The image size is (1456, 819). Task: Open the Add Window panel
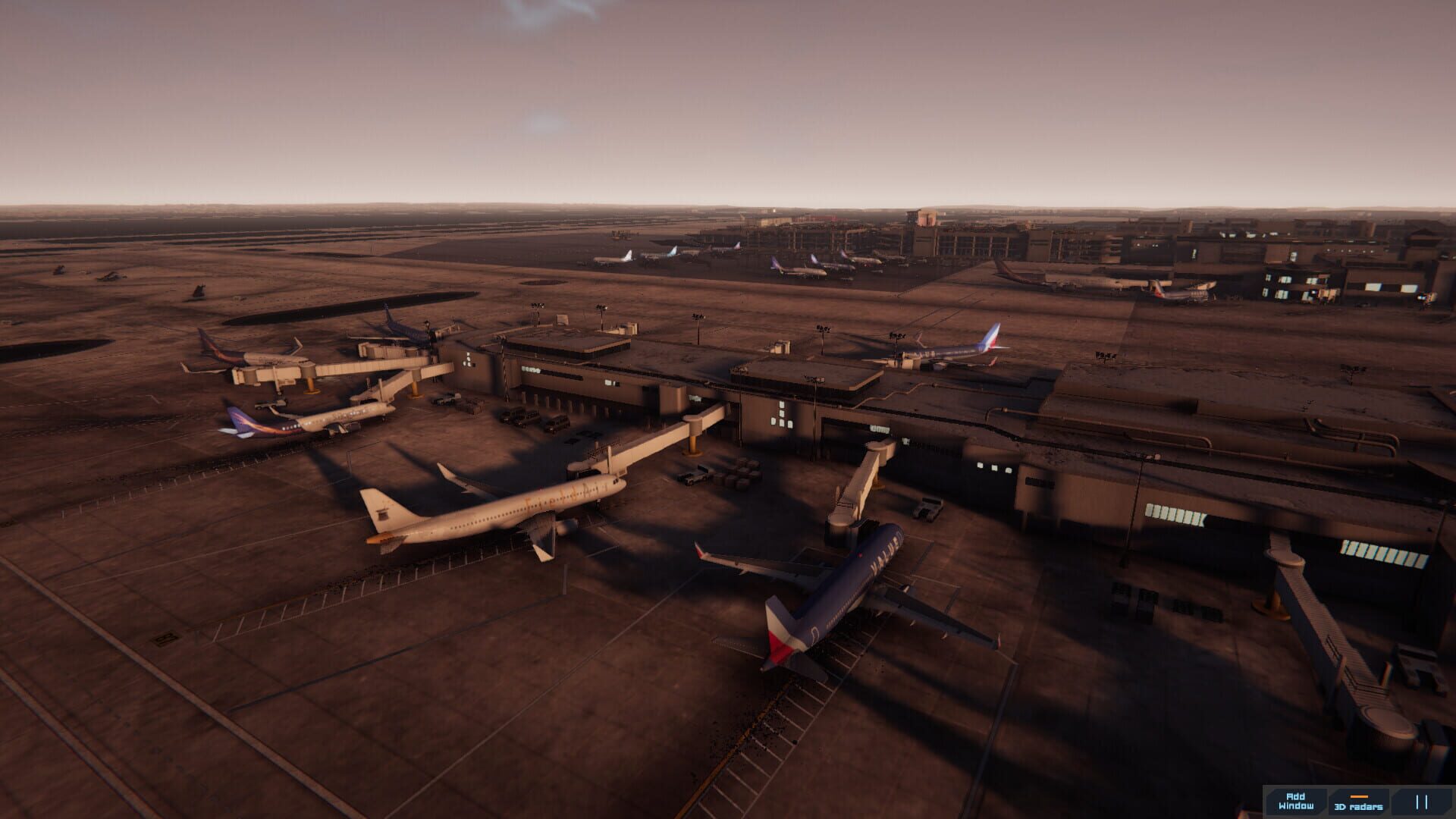[x=1297, y=802]
